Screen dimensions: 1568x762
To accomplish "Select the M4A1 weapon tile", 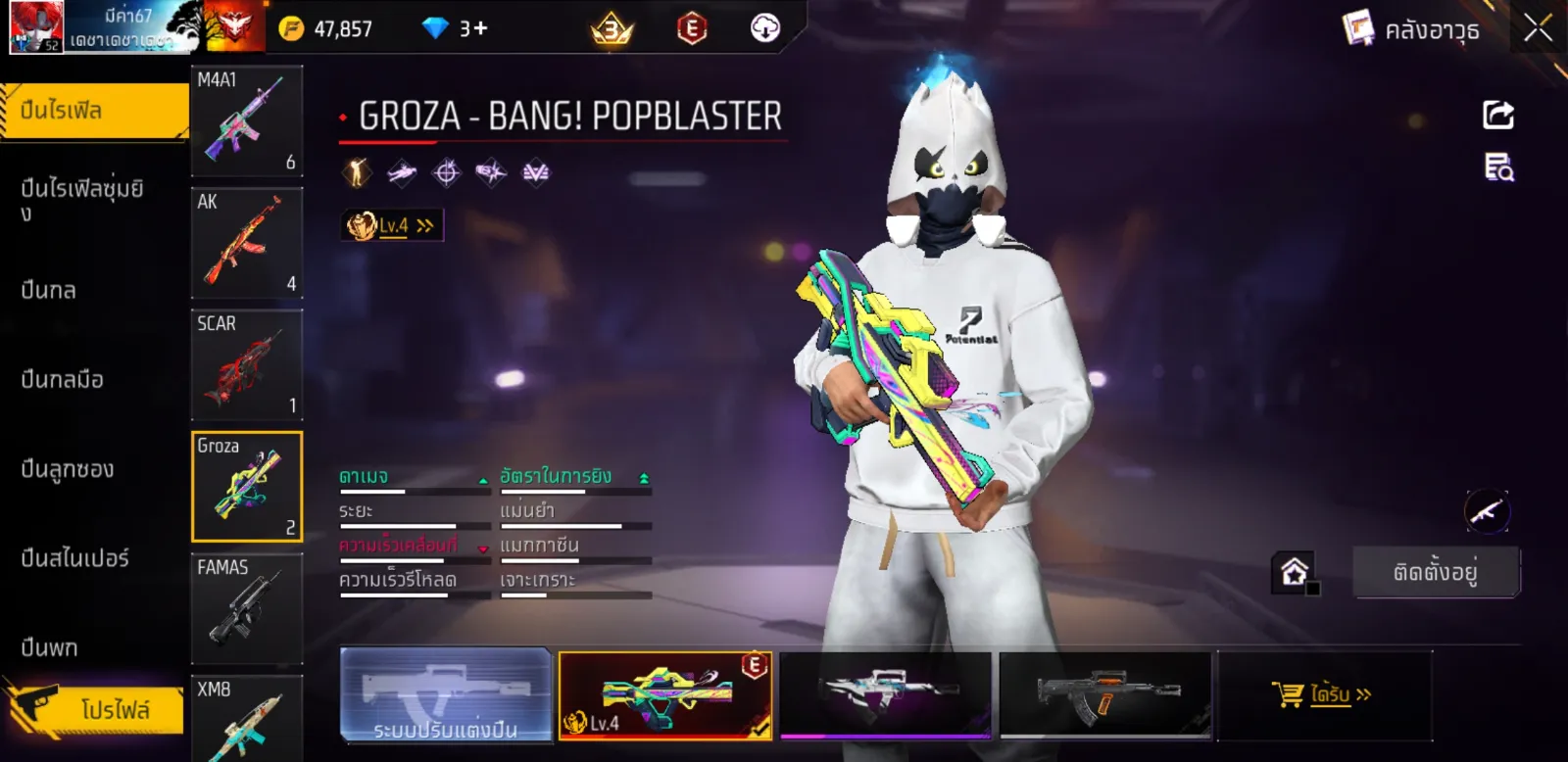I will (246, 120).
